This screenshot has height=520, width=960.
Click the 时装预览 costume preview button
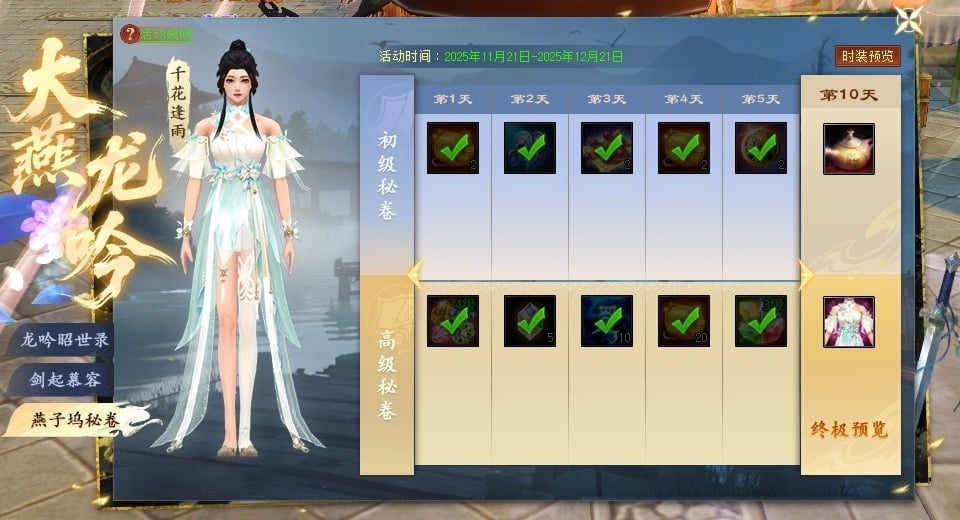click(867, 56)
